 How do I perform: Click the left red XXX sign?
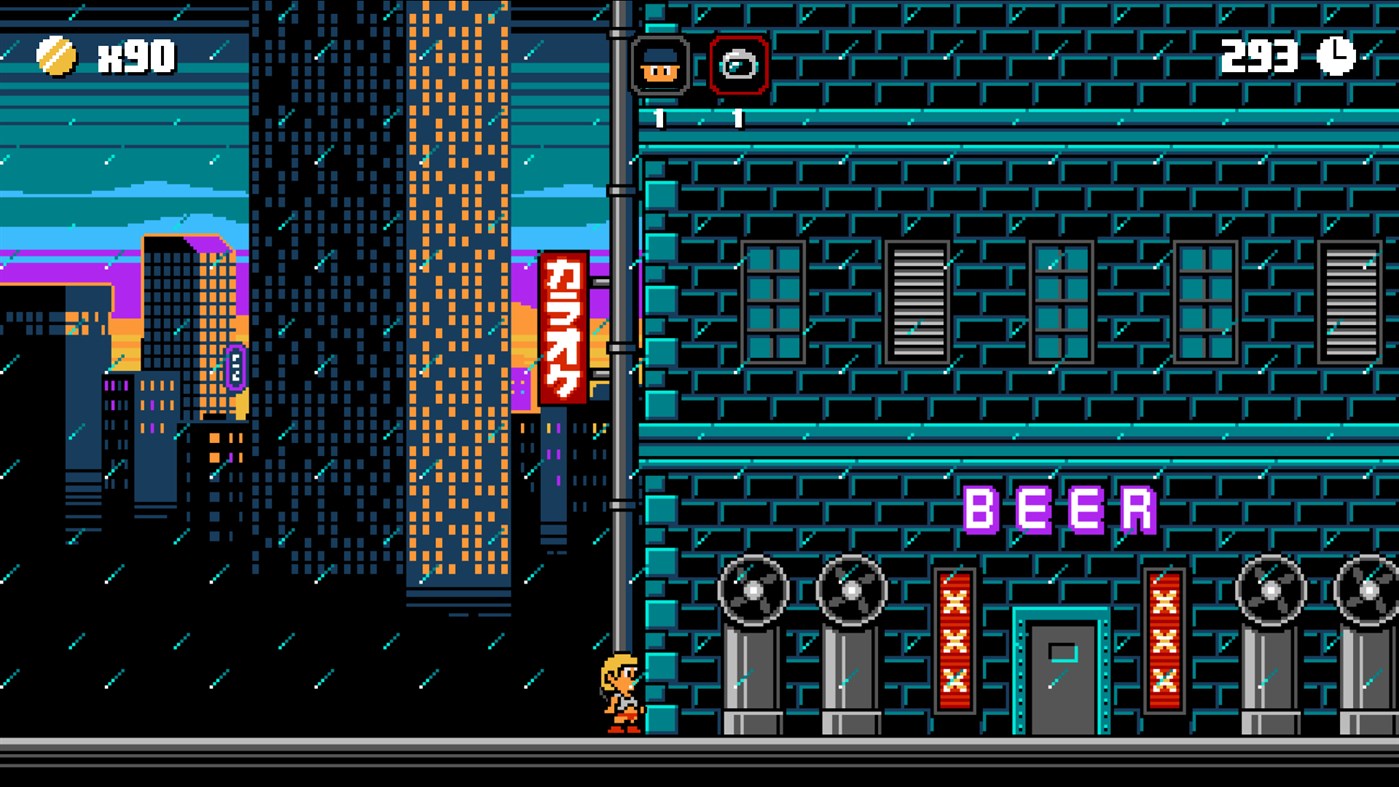[x=955, y=635]
